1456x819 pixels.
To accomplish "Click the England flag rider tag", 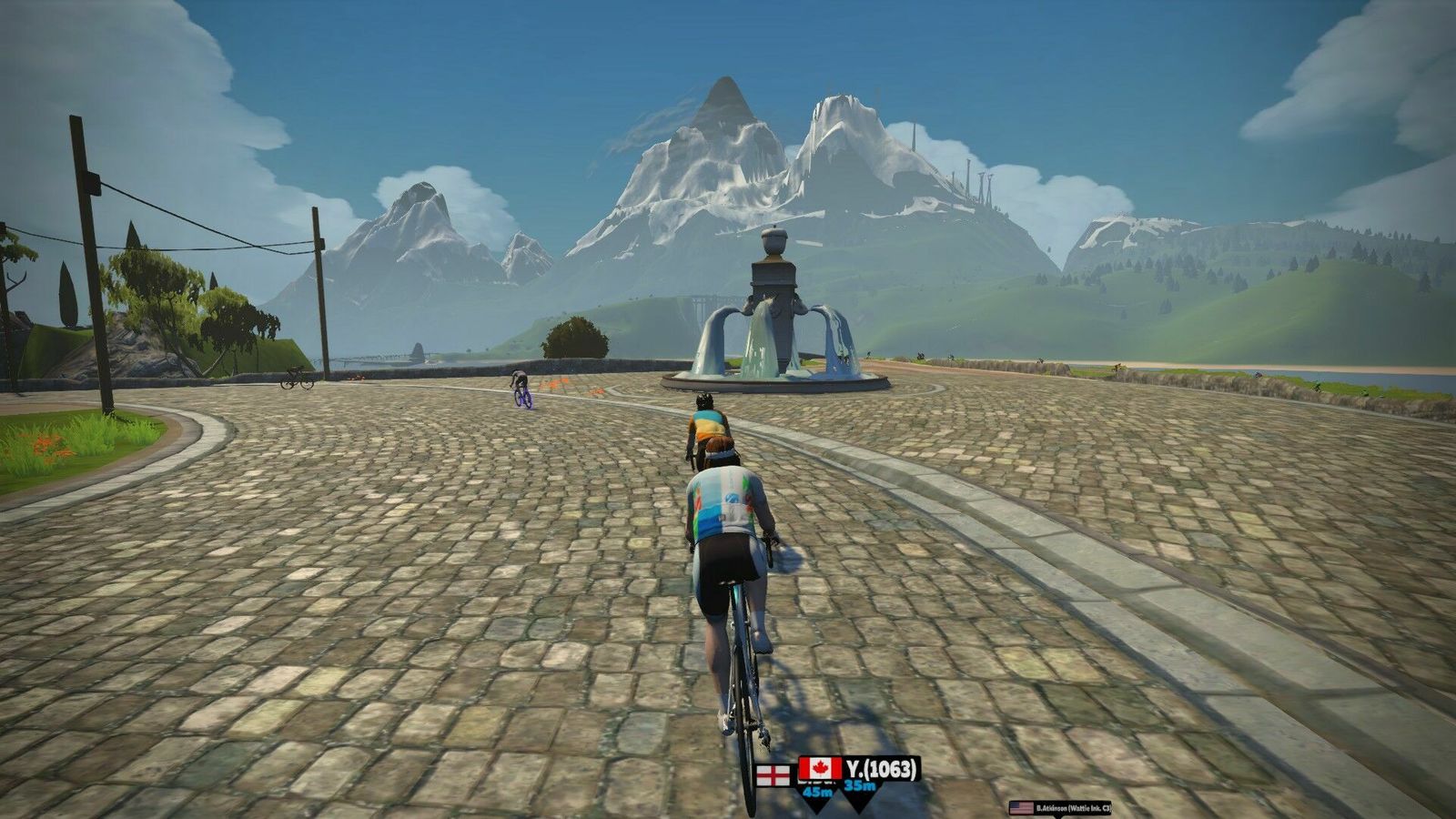I will pyautogui.click(x=775, y=777).
